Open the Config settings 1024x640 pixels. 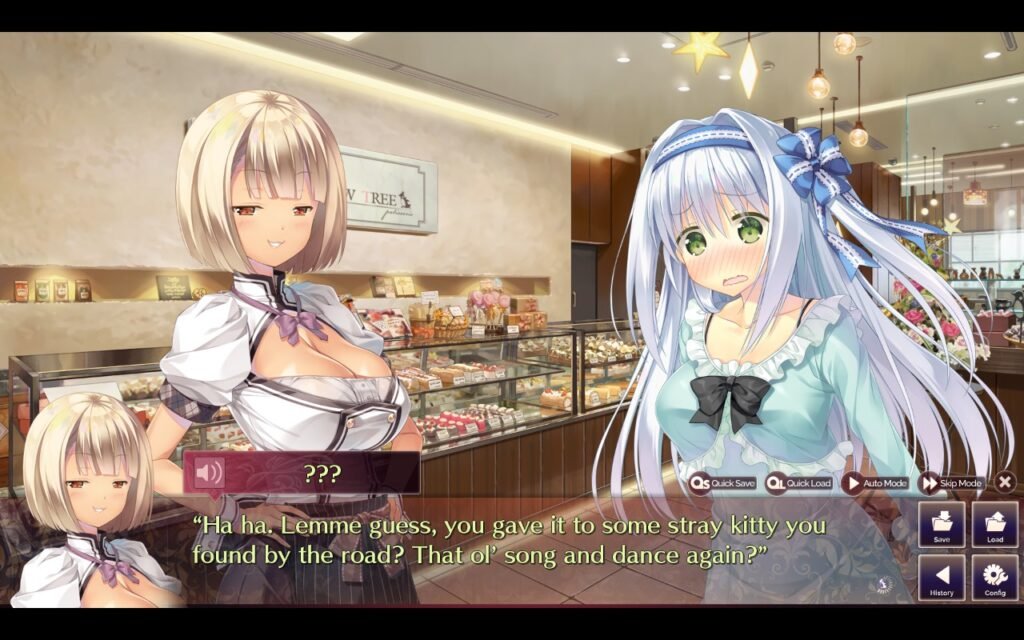click(x=995, y=578)
